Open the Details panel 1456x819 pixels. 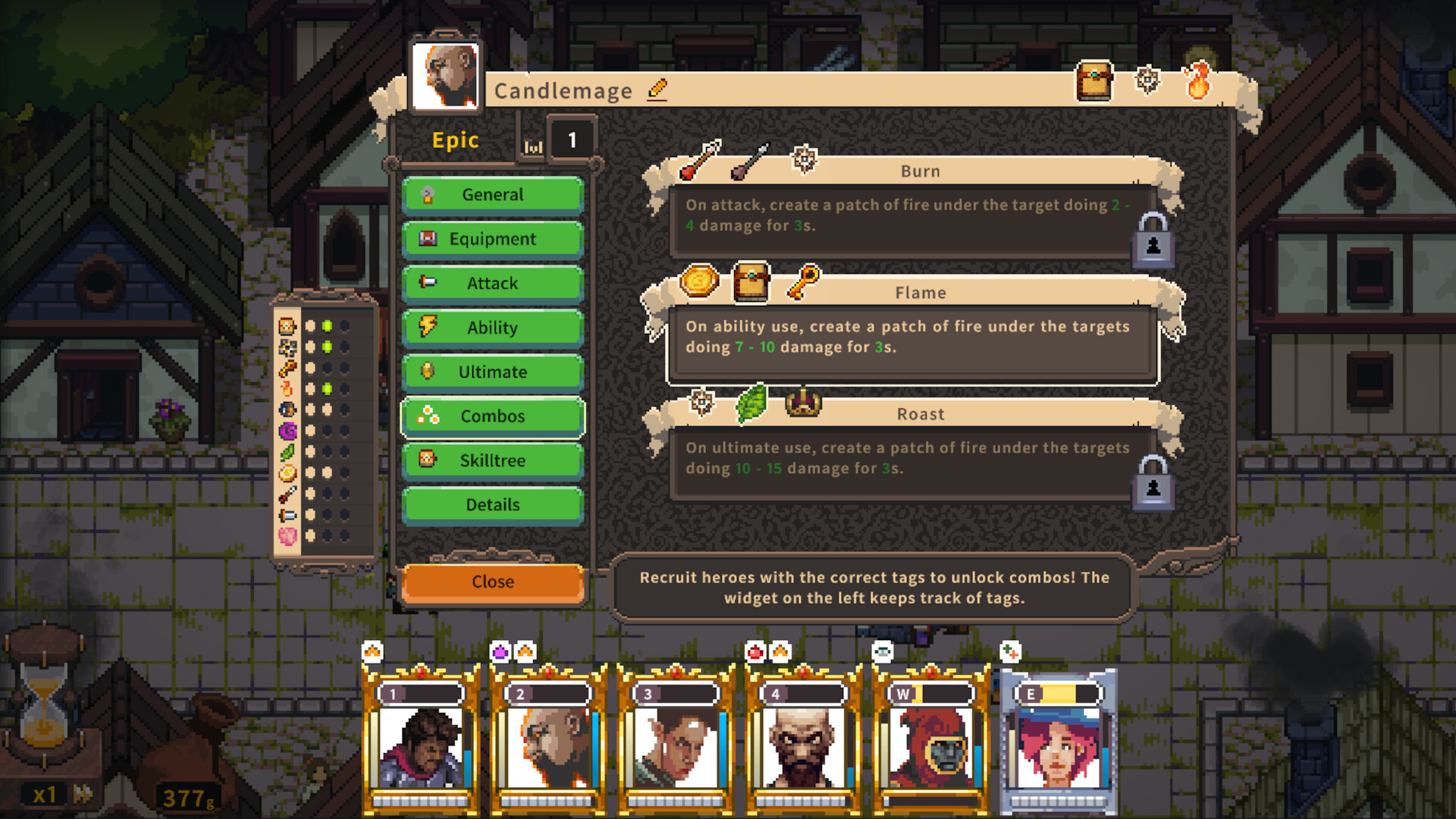[x=492, y=504]
